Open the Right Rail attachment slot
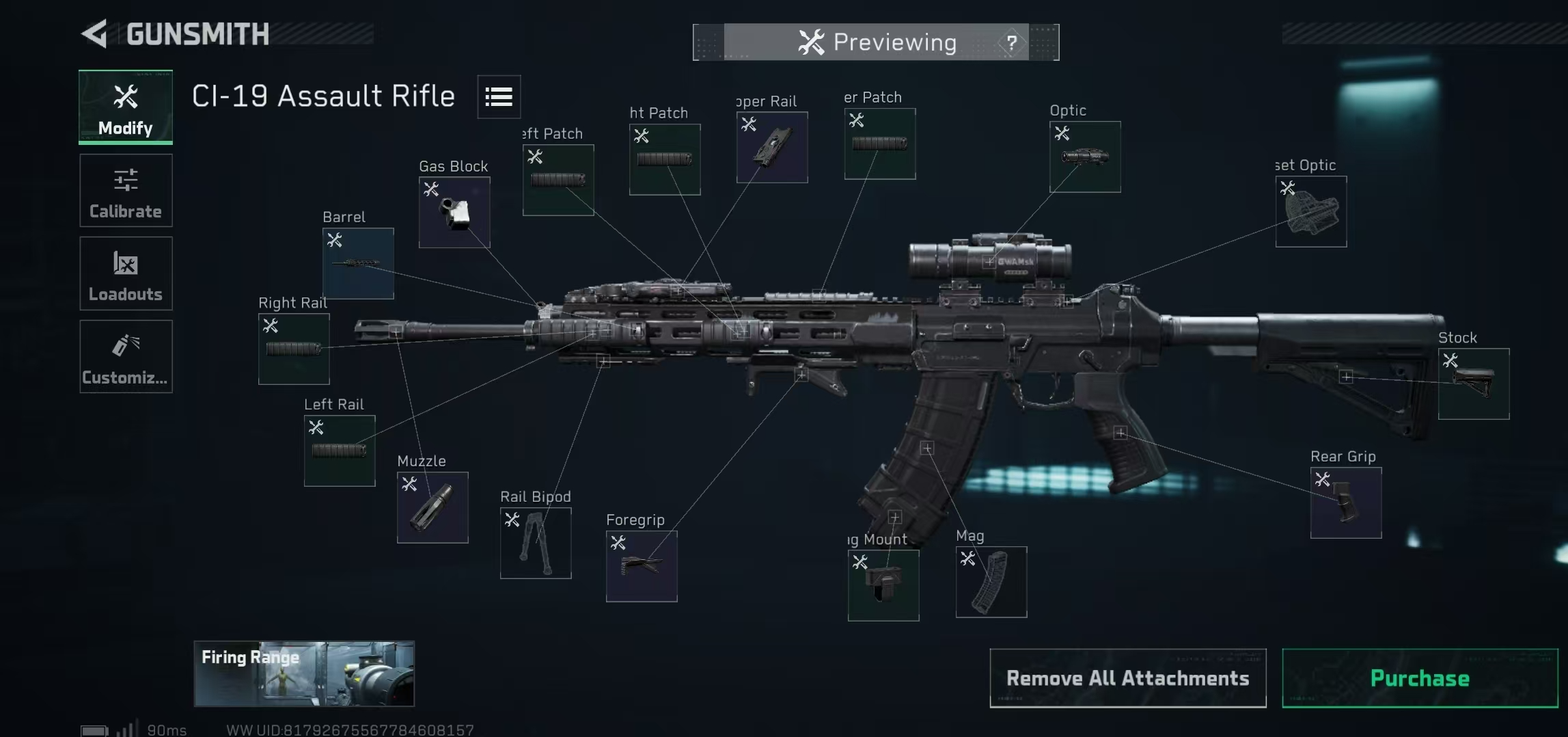This screenshot has height=737, width=1568. click(x=294, y=349)
